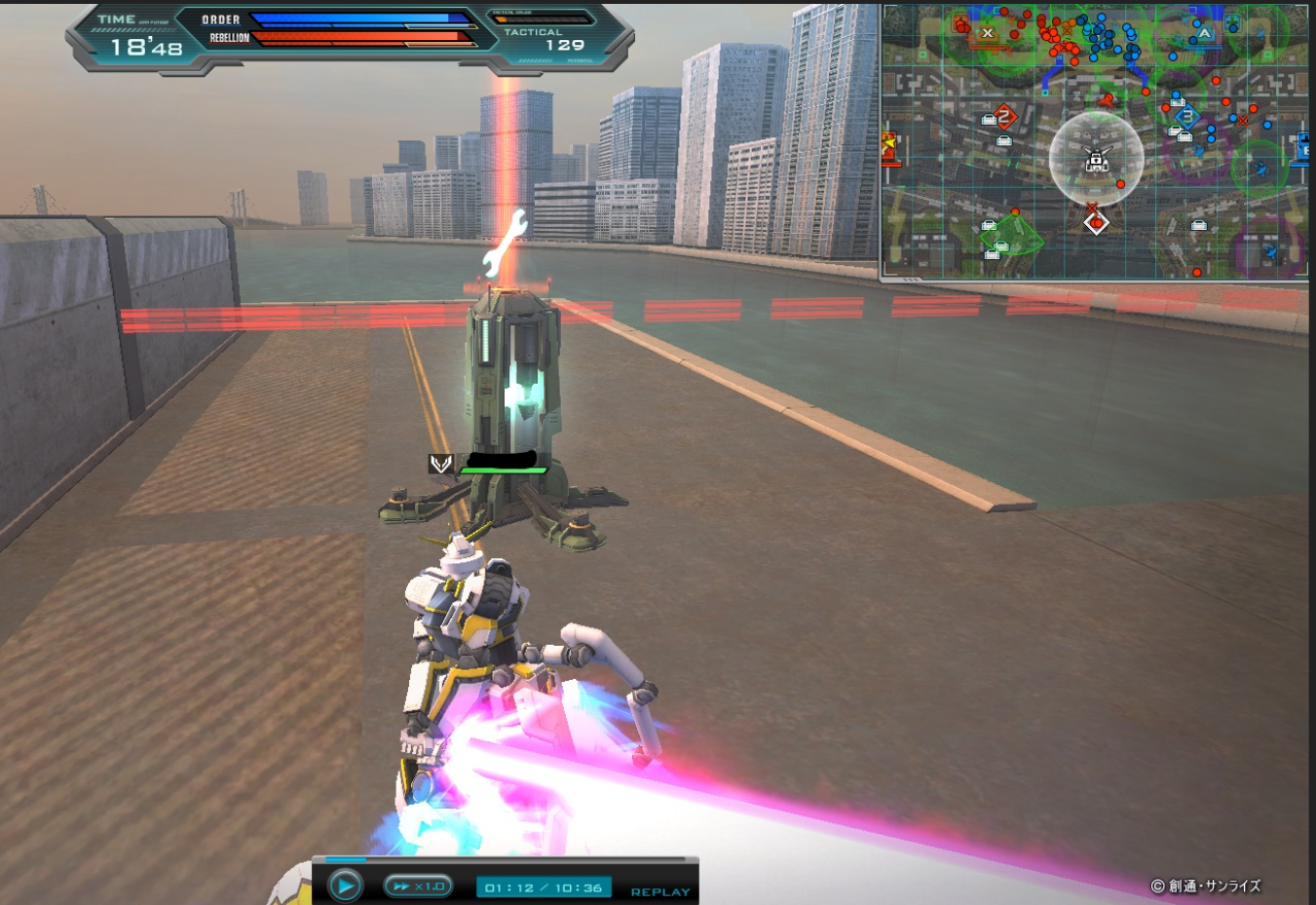The image size is (1316, 905).
Task: Change the x1.0 playback speed
Action: (418, 886)
